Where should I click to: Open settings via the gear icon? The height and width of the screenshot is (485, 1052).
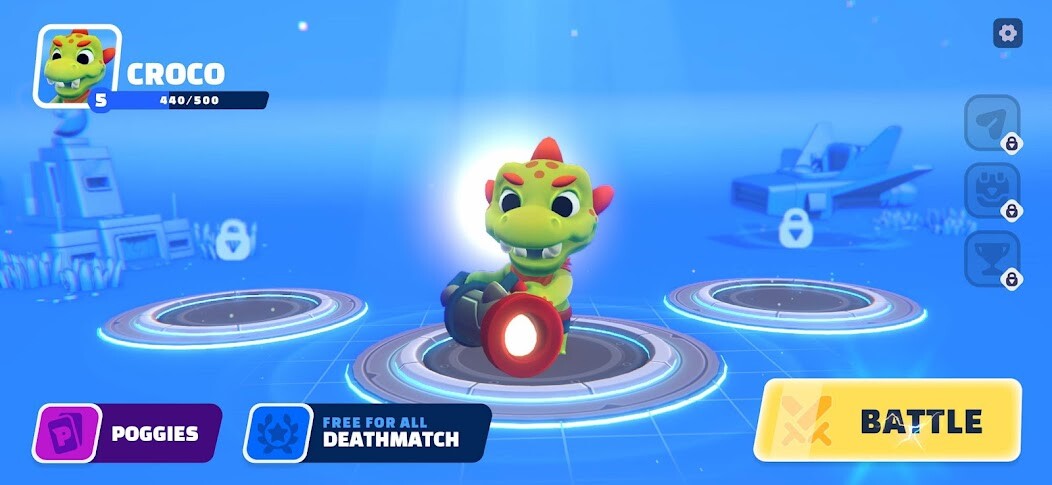1007,33
